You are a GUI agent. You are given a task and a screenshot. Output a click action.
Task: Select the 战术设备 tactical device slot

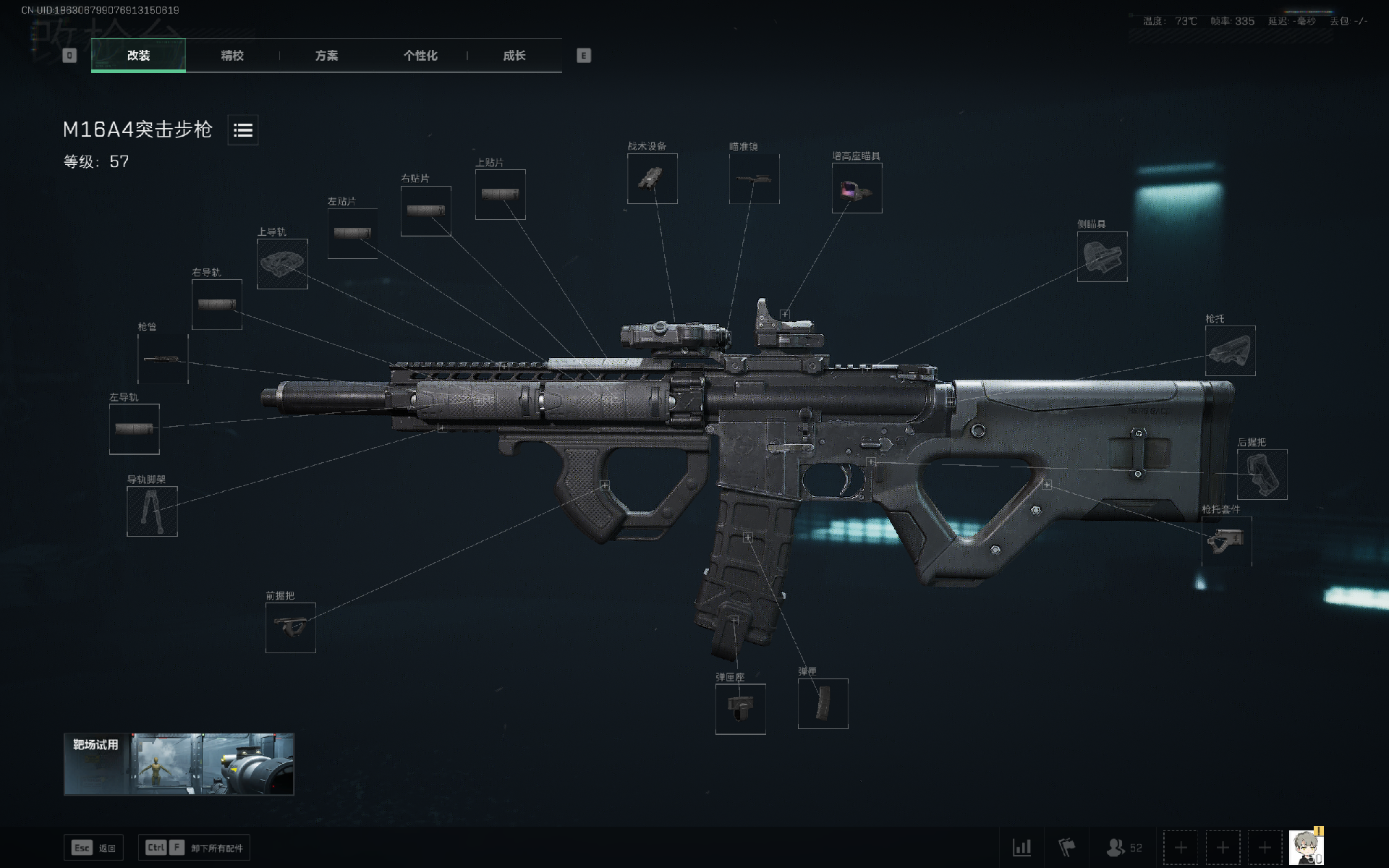coord(653,179)
